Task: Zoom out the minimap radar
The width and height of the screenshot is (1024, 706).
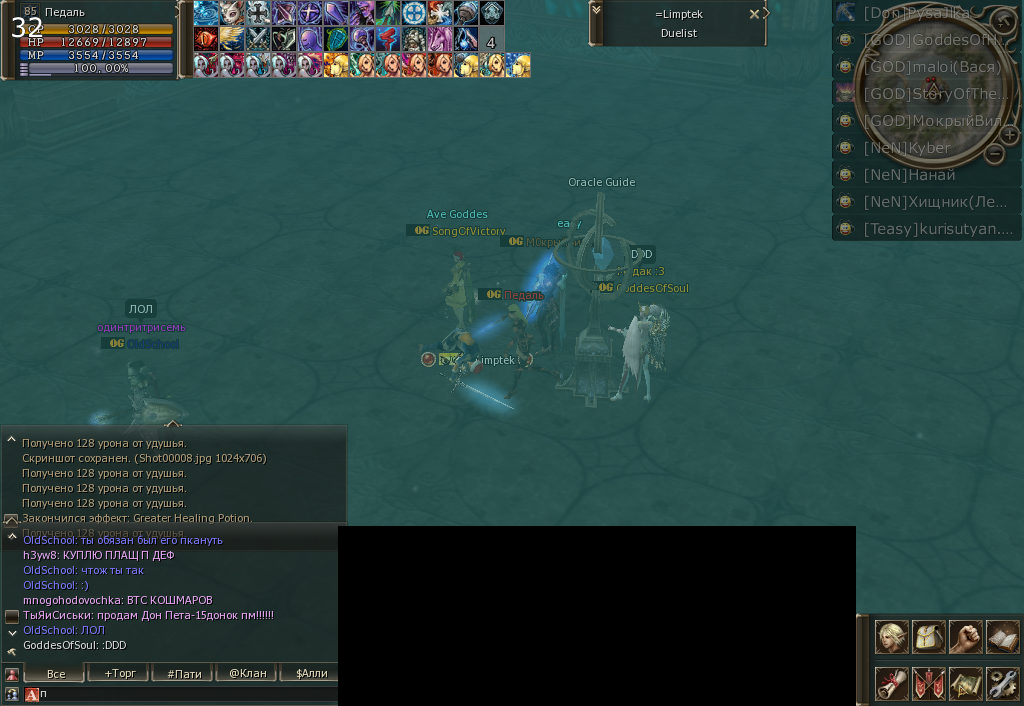Action: 994,153
